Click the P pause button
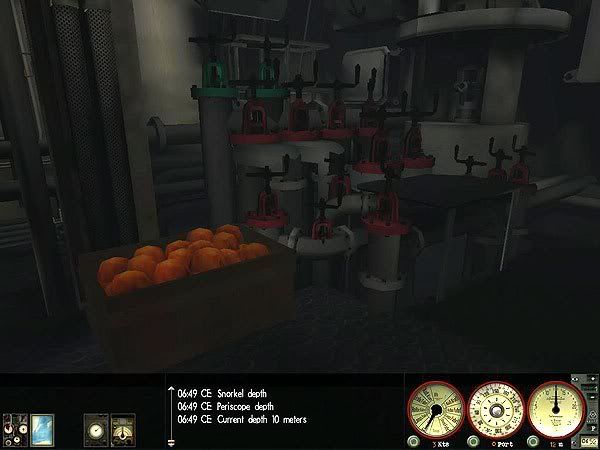600x450 pixels. (593, 427)
